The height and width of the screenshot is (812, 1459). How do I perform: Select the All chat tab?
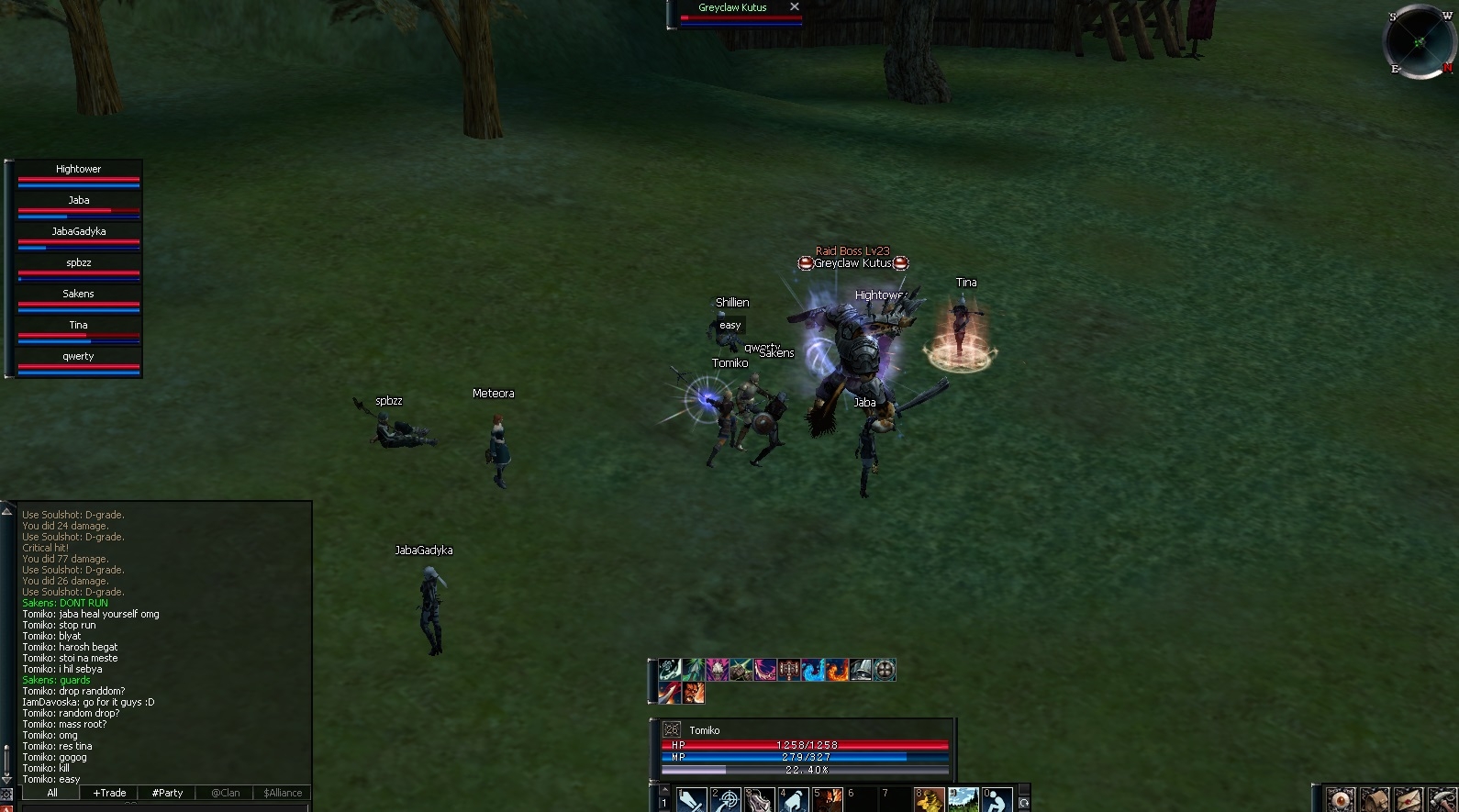[52, 793]
